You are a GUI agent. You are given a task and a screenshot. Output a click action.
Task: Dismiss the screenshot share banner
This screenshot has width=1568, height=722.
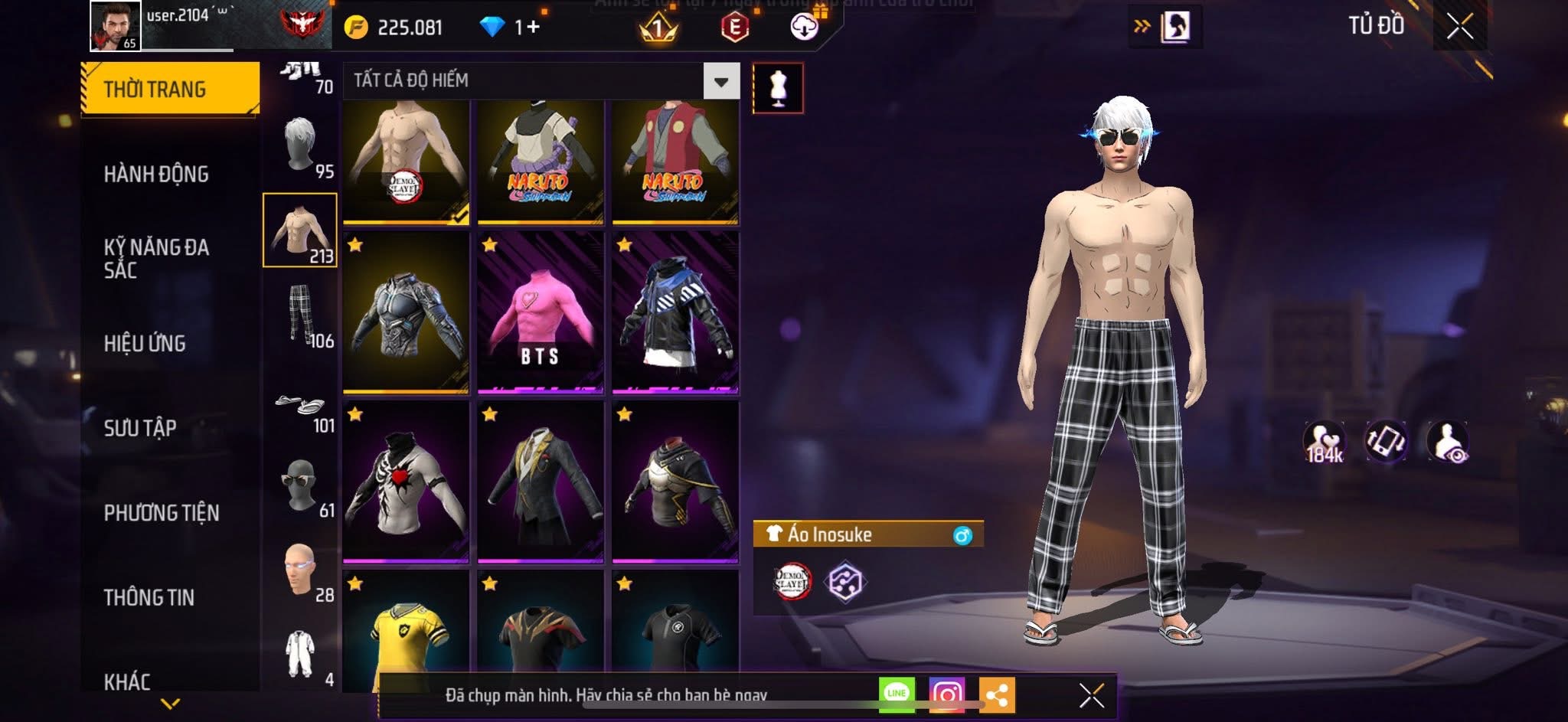[1091, 695]
